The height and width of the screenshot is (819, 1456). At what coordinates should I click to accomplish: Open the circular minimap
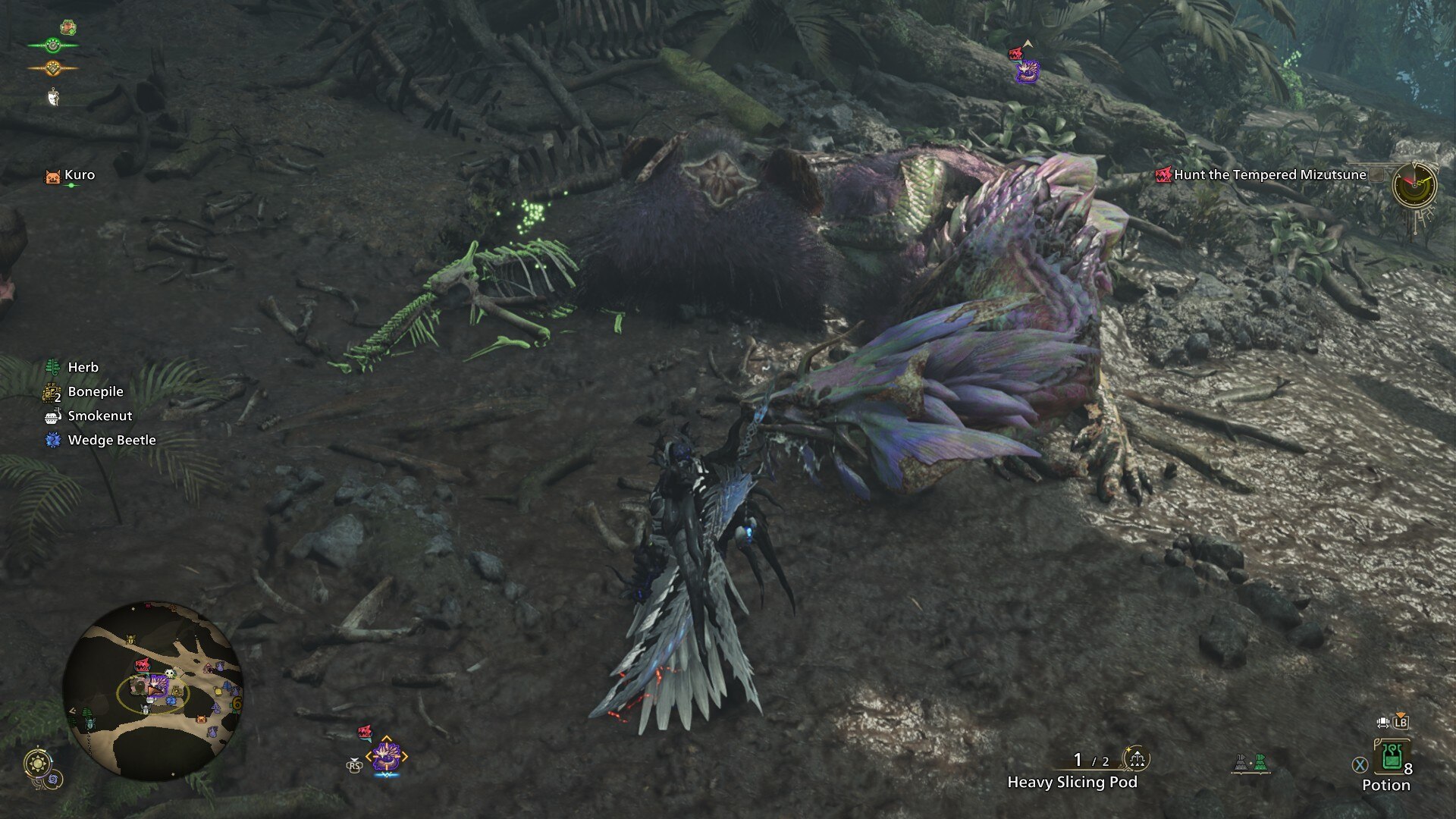pos(152,691)
